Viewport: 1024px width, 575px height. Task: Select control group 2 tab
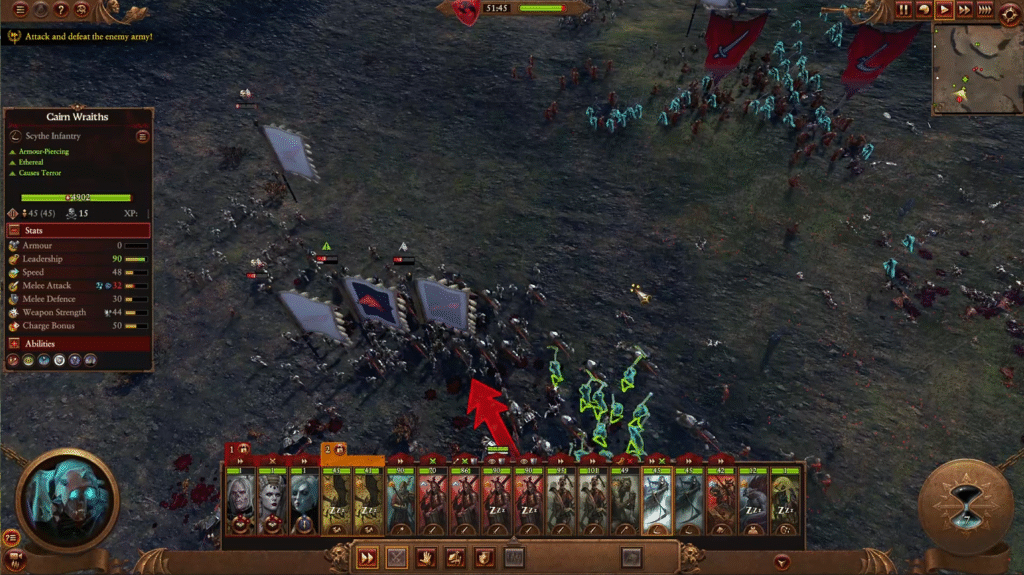coord(333,450)
